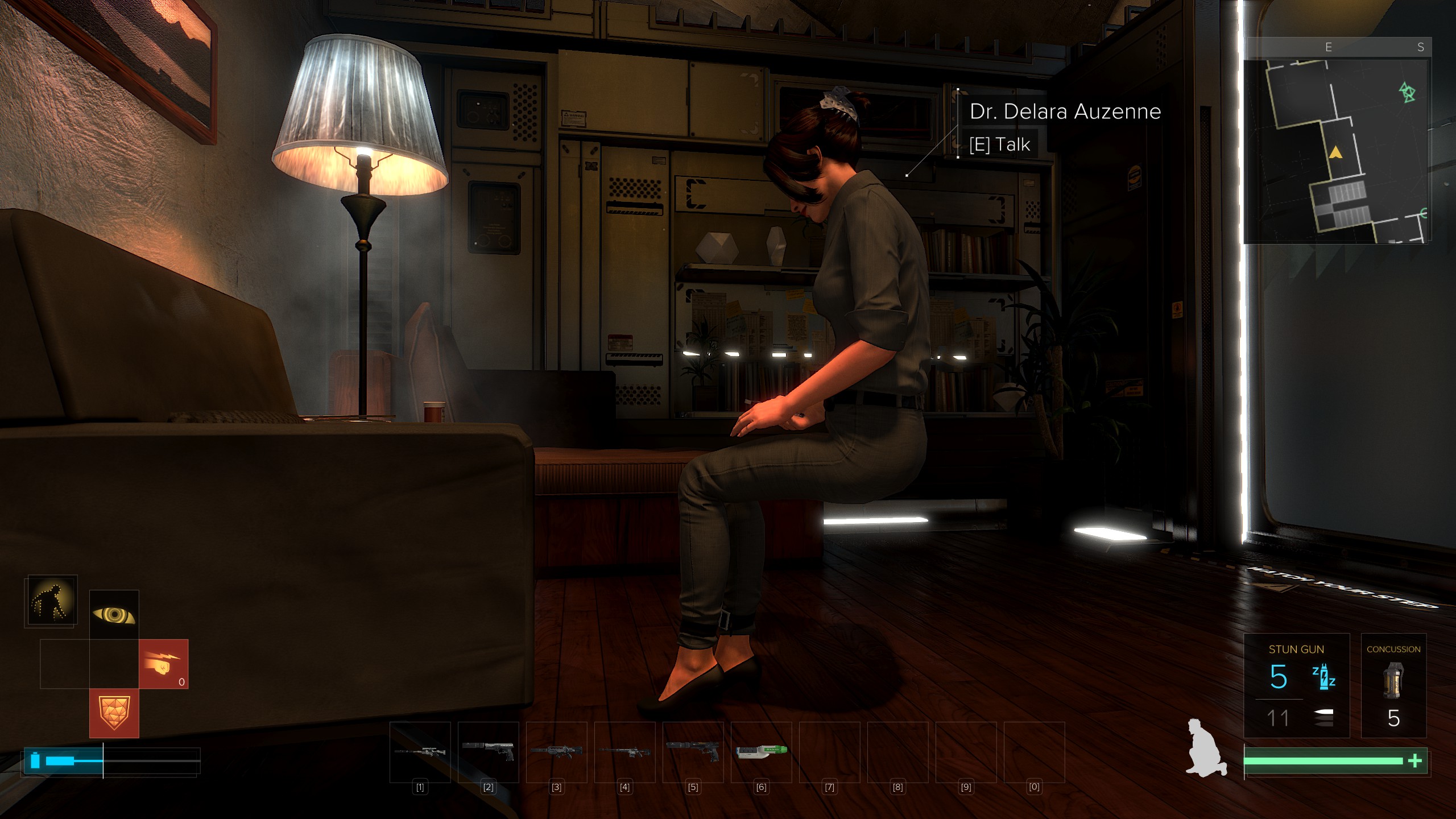Viewport: 1456px width, 819px height.
Task: Select the long rifle in slot 4
Action: coord(624,752)
